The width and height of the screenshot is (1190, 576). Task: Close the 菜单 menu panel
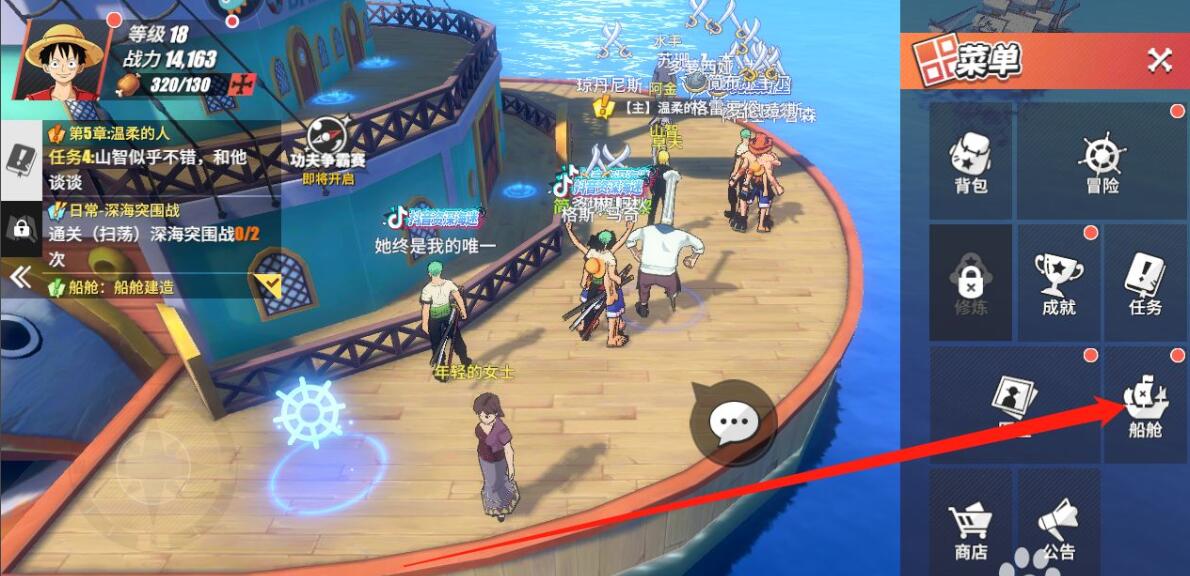tap(1159, 61)
